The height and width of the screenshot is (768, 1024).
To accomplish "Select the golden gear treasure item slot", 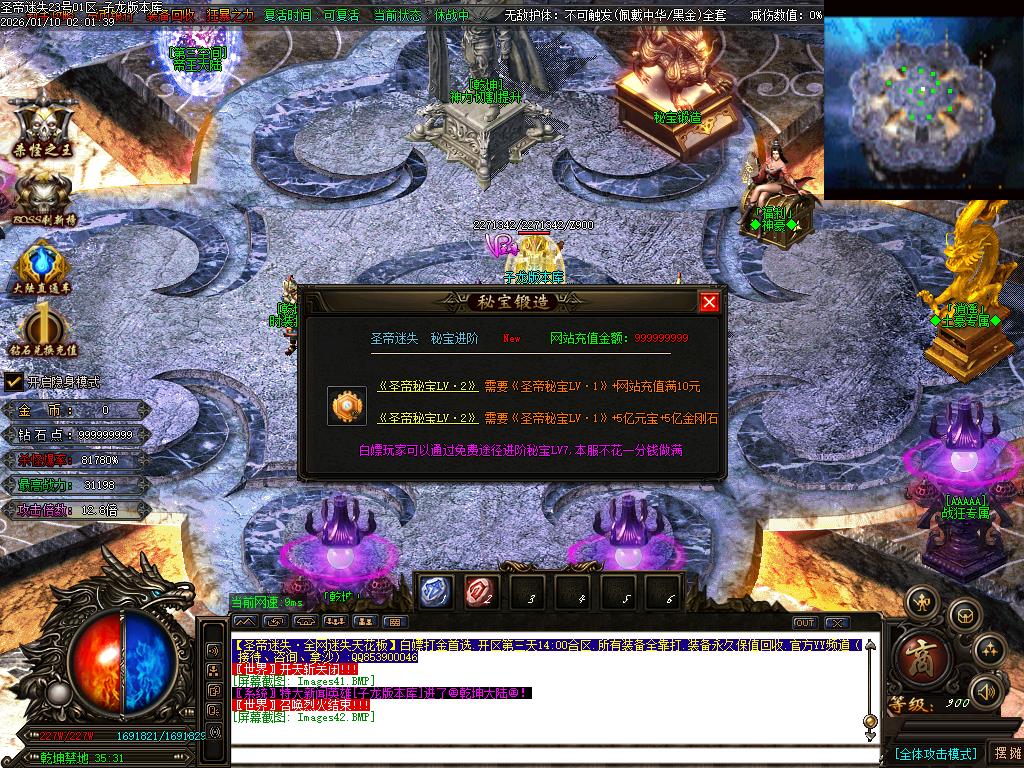I will pos(345,407).
